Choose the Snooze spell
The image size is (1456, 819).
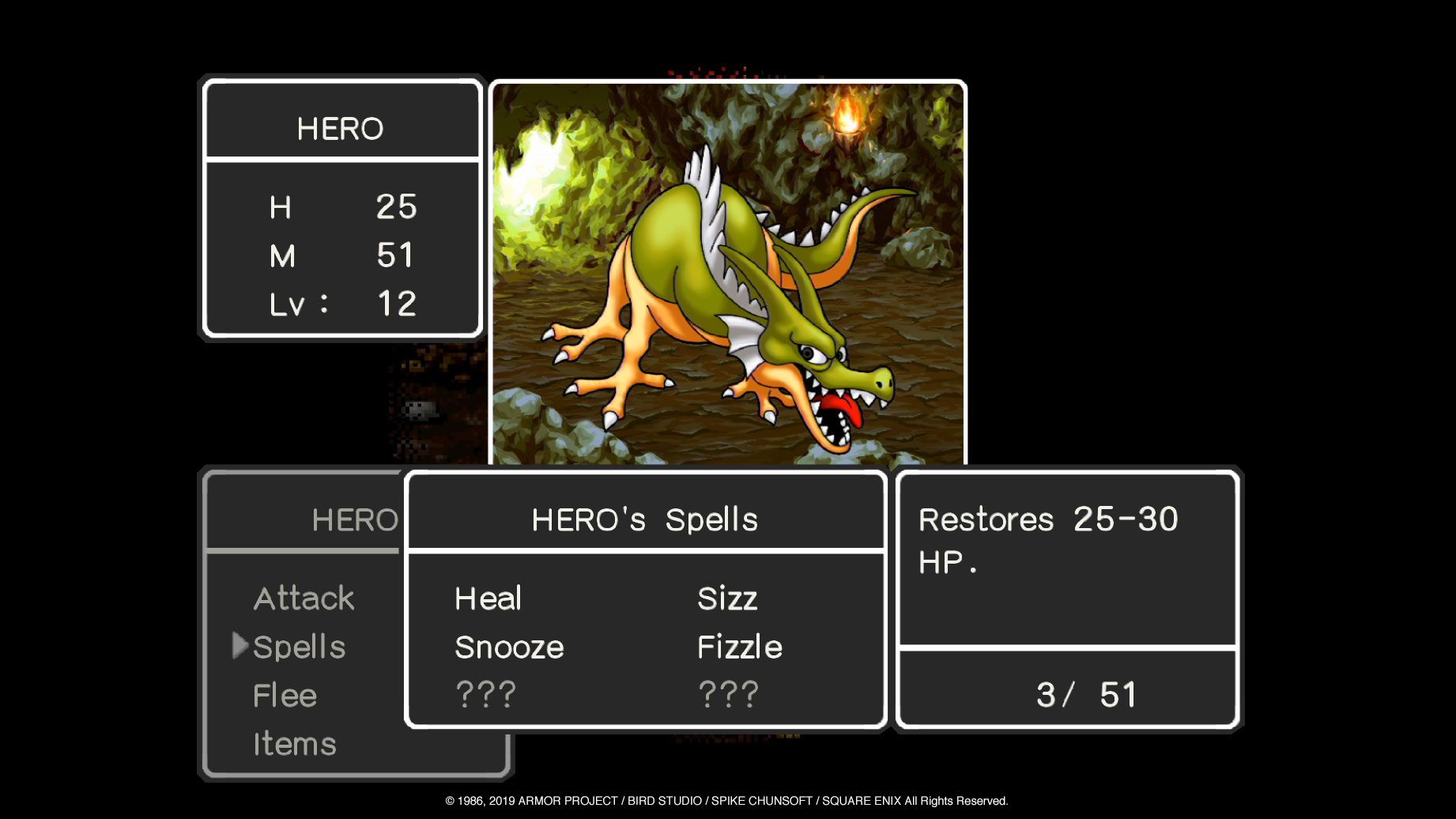(509, 647)
